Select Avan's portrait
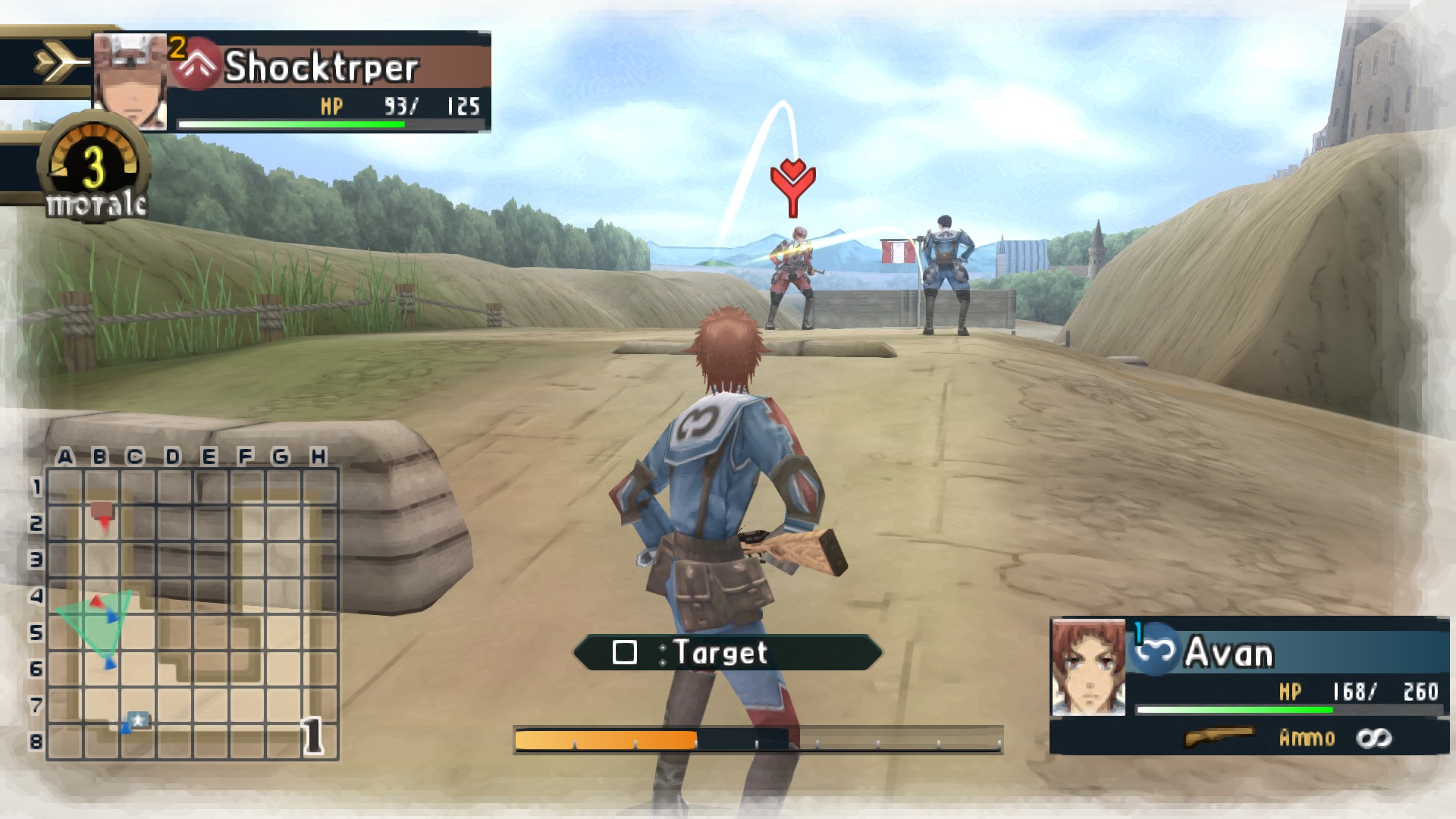 (x=1088, y=667)
